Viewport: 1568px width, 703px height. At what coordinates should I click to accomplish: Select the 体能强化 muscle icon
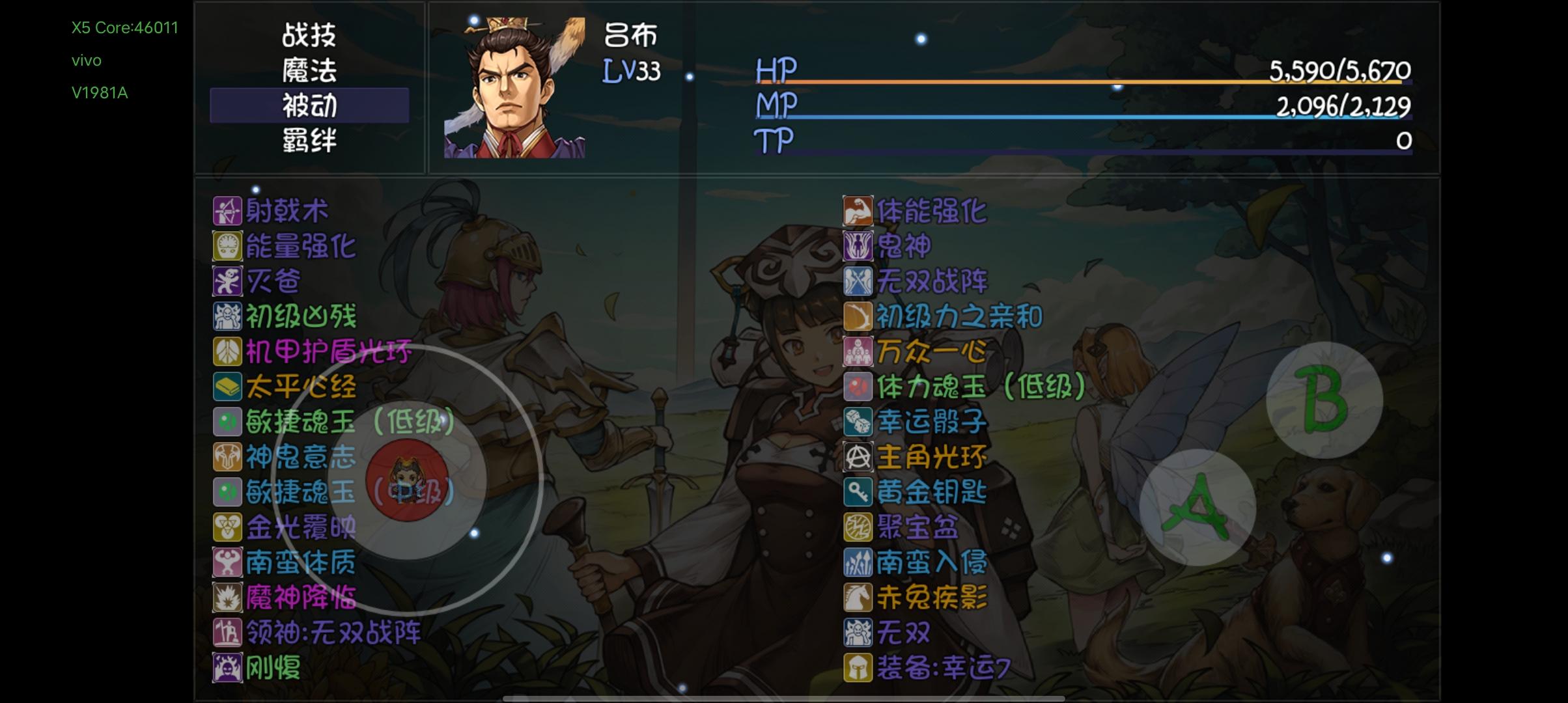pyautogui.click(x=858, y=210)
